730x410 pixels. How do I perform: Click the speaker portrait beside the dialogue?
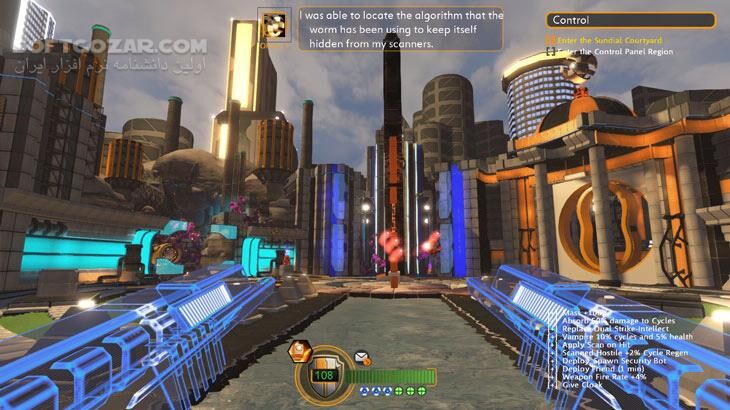pos(273,27)
